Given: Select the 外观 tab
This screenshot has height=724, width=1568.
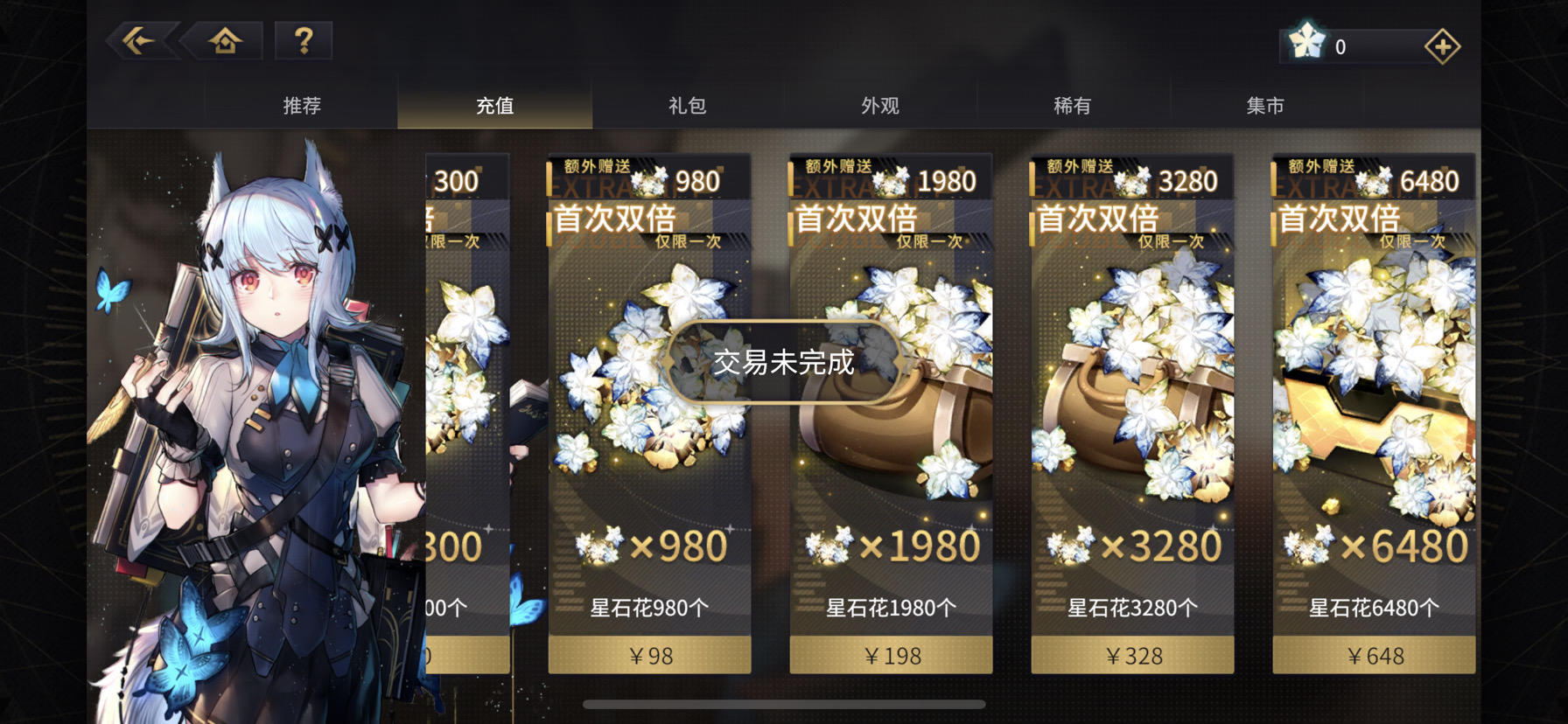Looking at the screenshot, I should [x=879, y=104].
